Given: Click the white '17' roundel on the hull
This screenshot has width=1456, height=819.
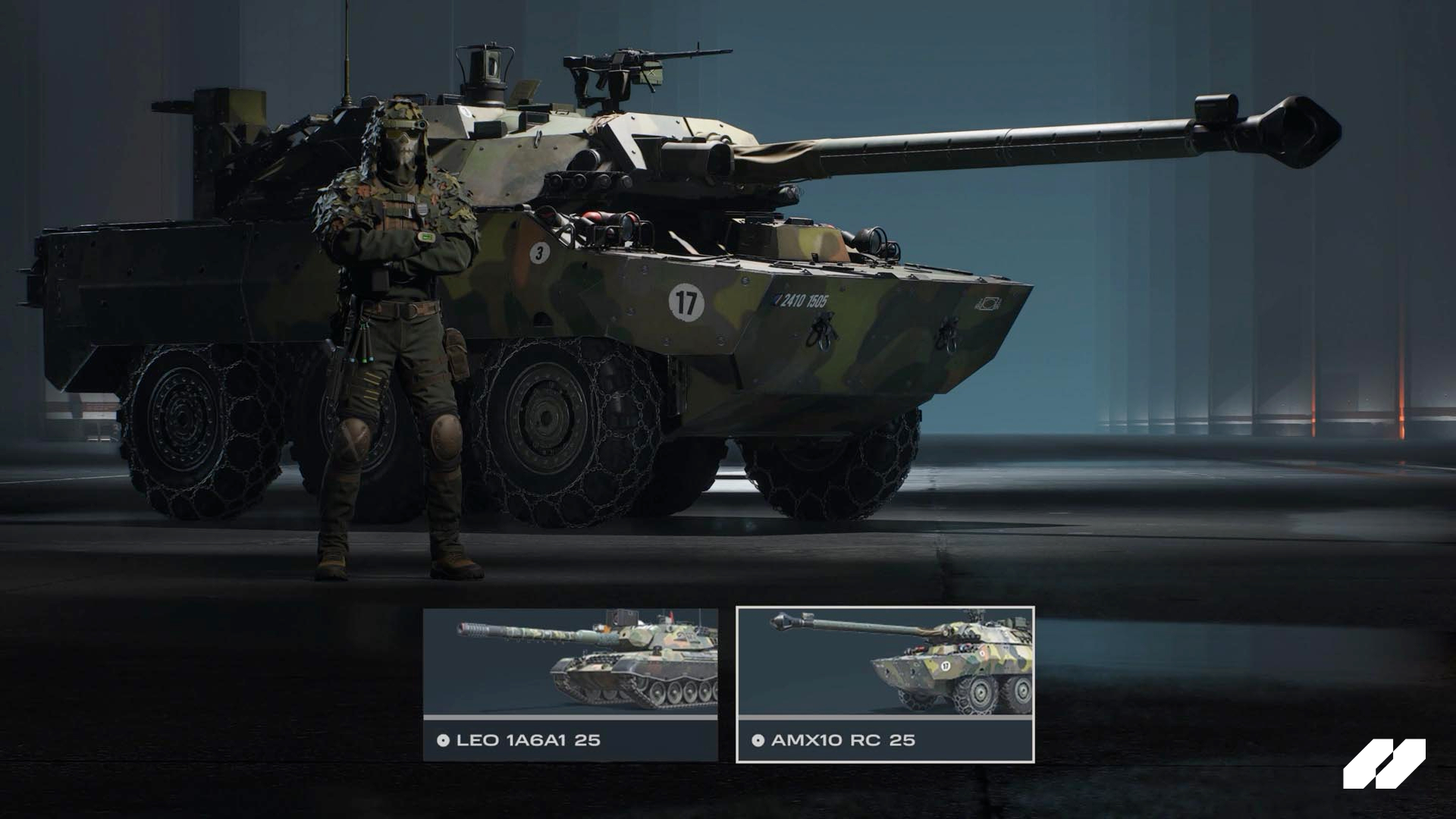Looking at the screenshot, I should (685, 300).
